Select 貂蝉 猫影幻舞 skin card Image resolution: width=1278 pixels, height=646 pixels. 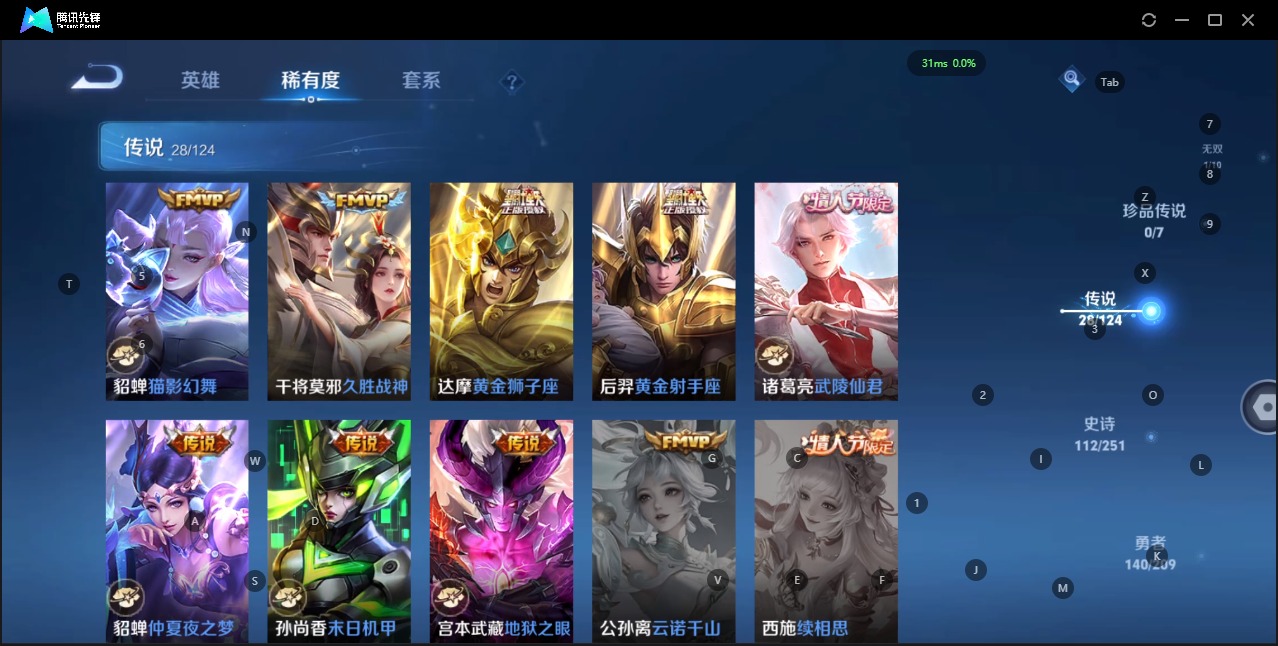tap(177, 291)
